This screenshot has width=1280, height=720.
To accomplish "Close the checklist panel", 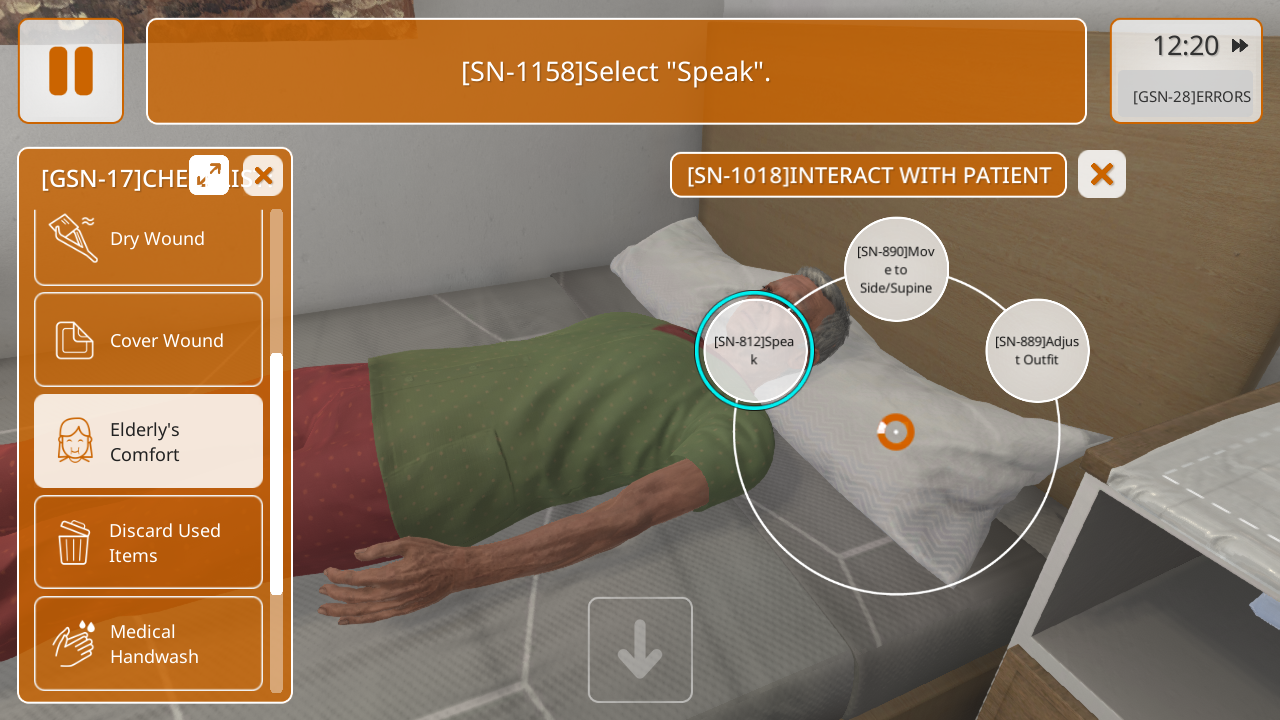I will point(263,176).
